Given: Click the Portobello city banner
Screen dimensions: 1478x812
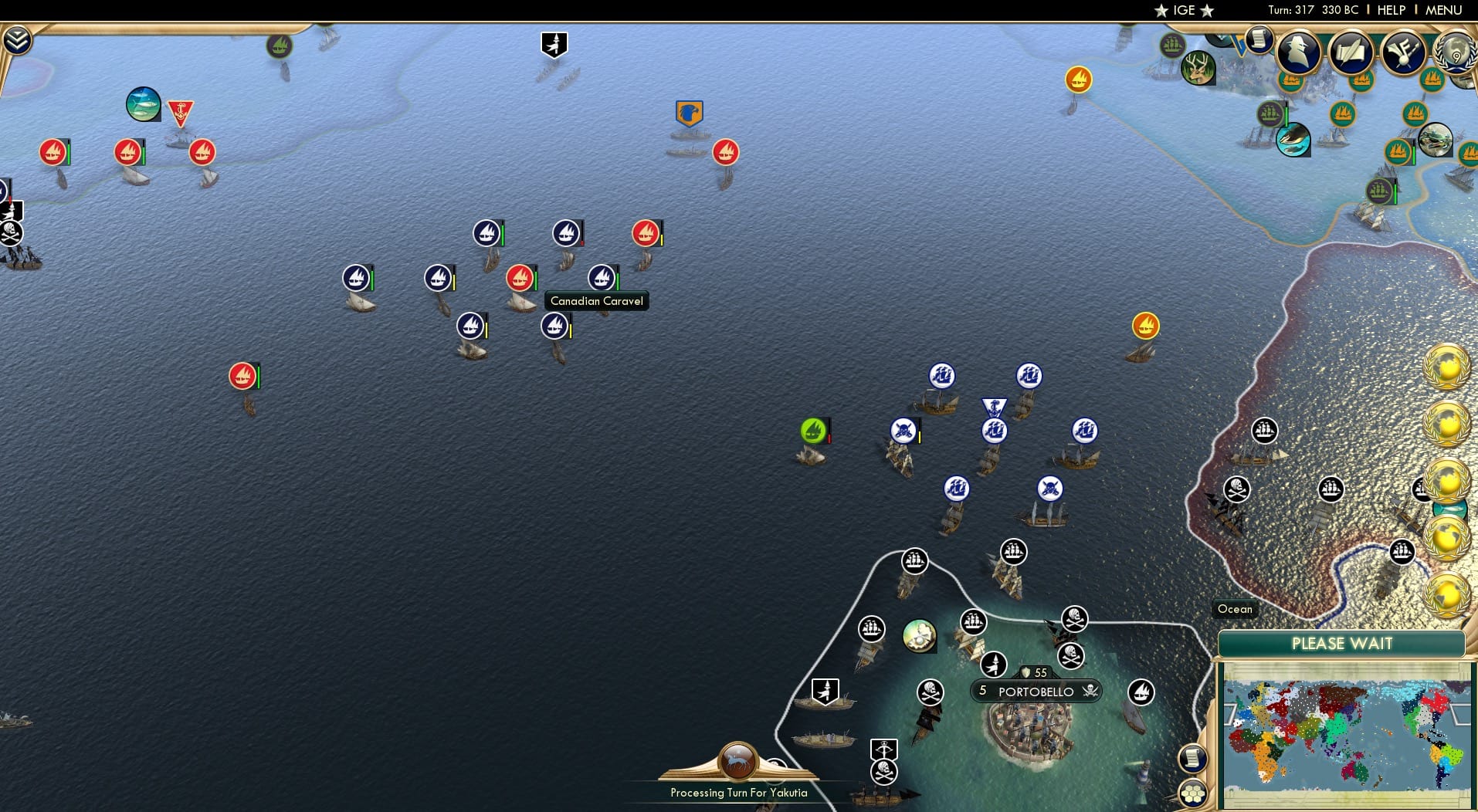Looking at the screenshot, I should pyautogui.click(x=1035, y=691).
